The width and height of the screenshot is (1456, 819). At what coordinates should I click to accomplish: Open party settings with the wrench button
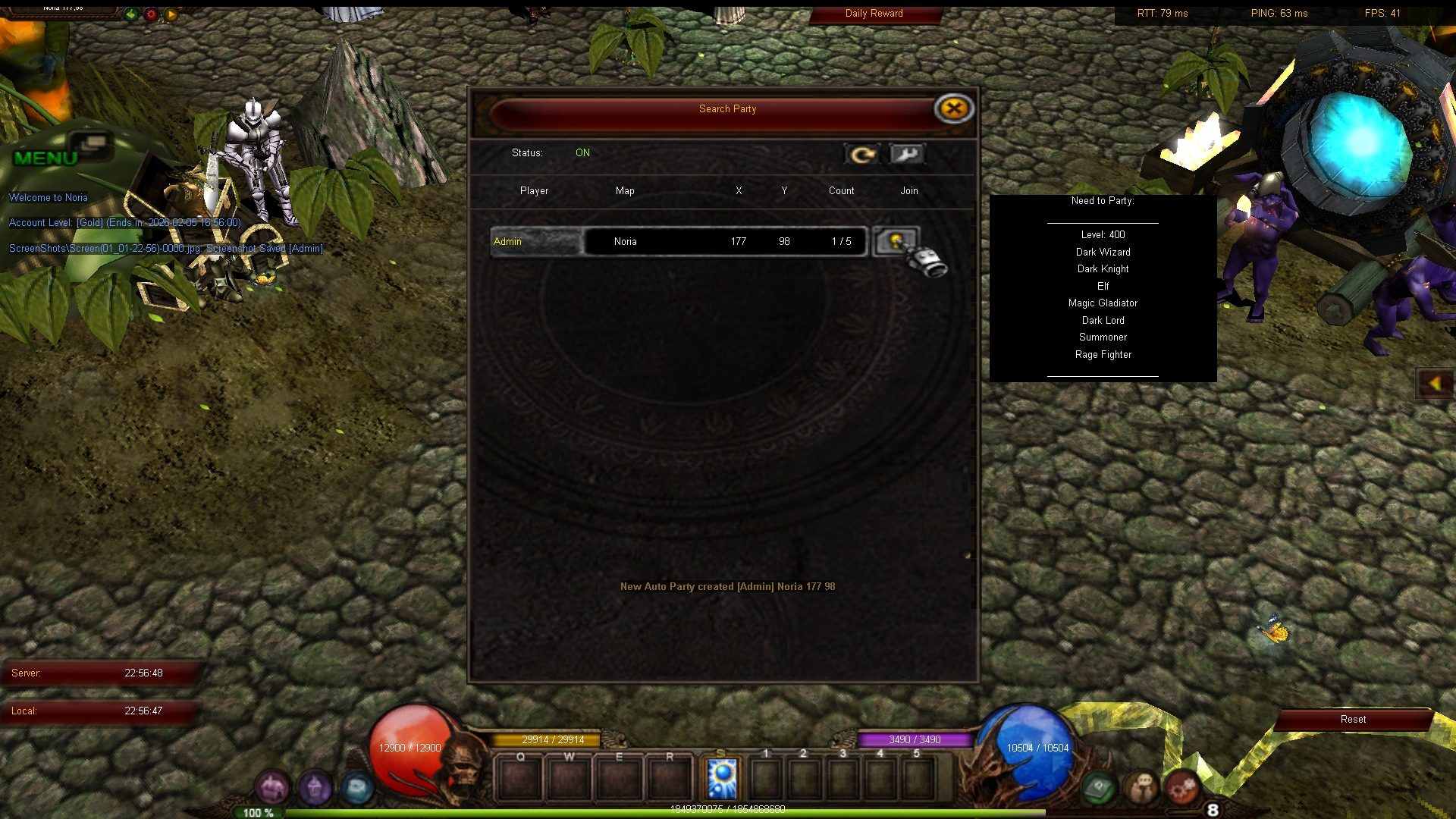click(x=907, y=155)
